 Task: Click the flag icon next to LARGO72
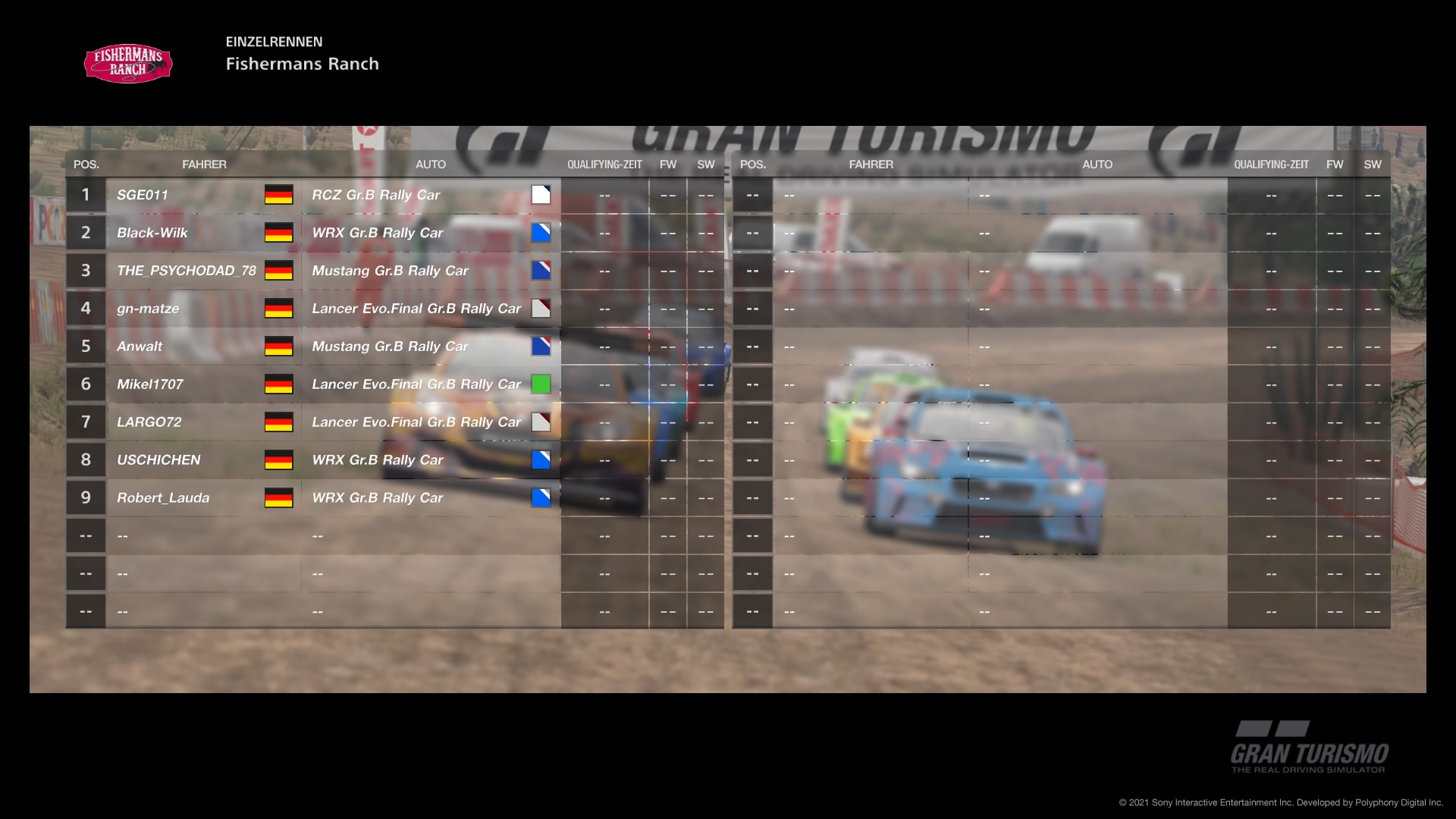[x=279, y=422]
